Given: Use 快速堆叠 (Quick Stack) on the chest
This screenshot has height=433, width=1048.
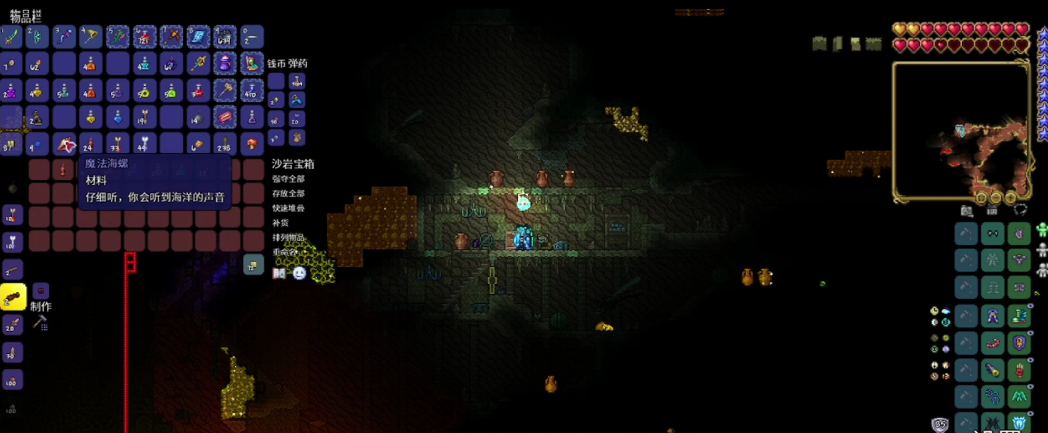Looking at the screenshot, I should pos(288,208).
